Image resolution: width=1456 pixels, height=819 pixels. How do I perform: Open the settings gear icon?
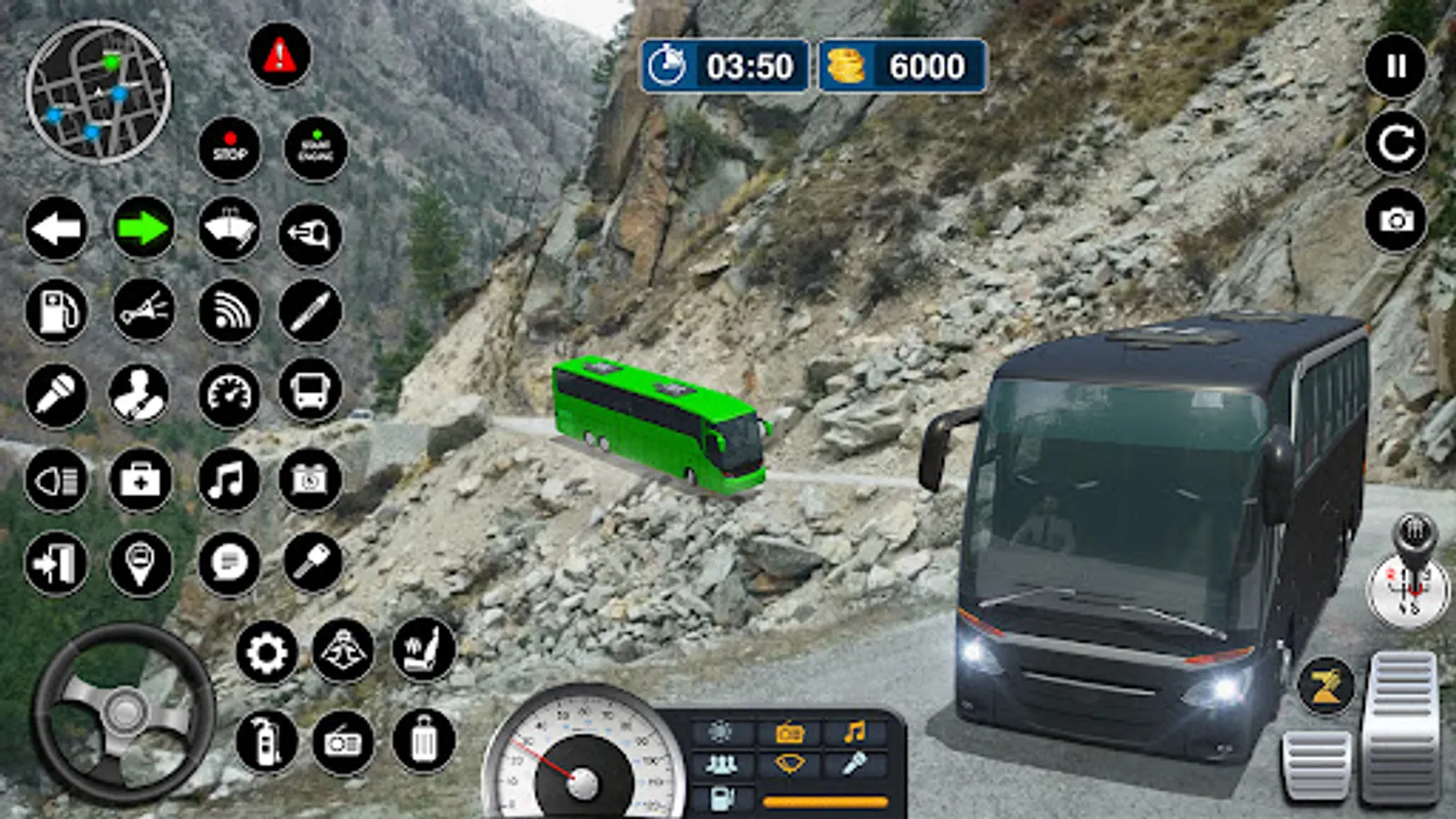[267, 652]
